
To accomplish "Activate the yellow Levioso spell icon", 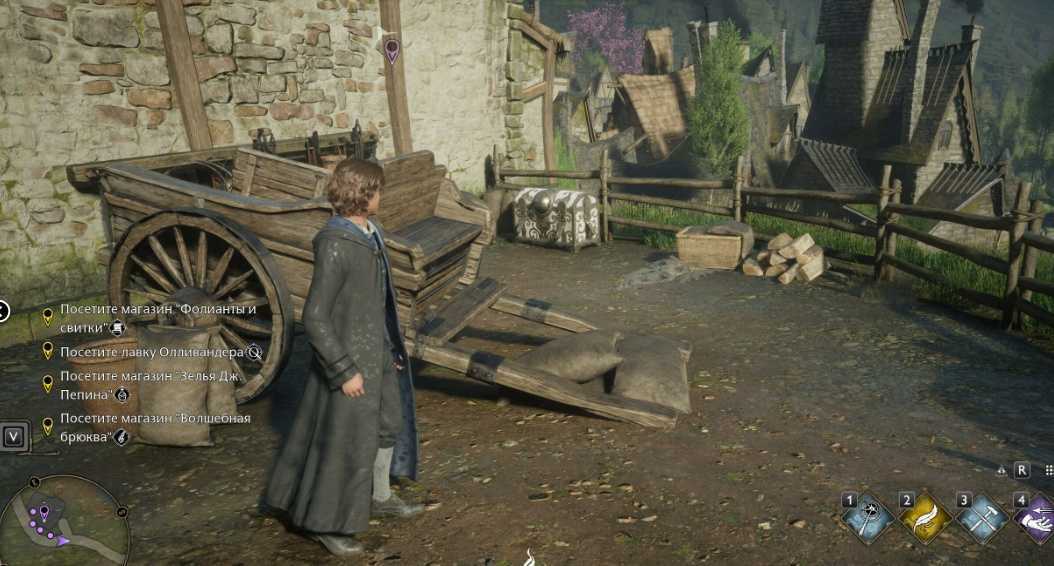I will [924, 517].
